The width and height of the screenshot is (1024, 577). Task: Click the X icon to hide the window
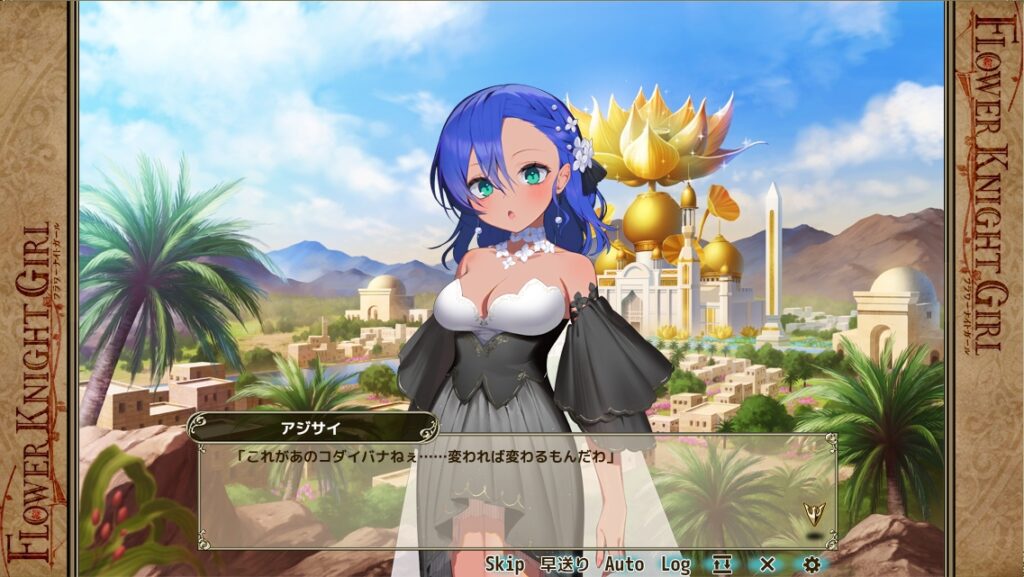tap(767, 565)
